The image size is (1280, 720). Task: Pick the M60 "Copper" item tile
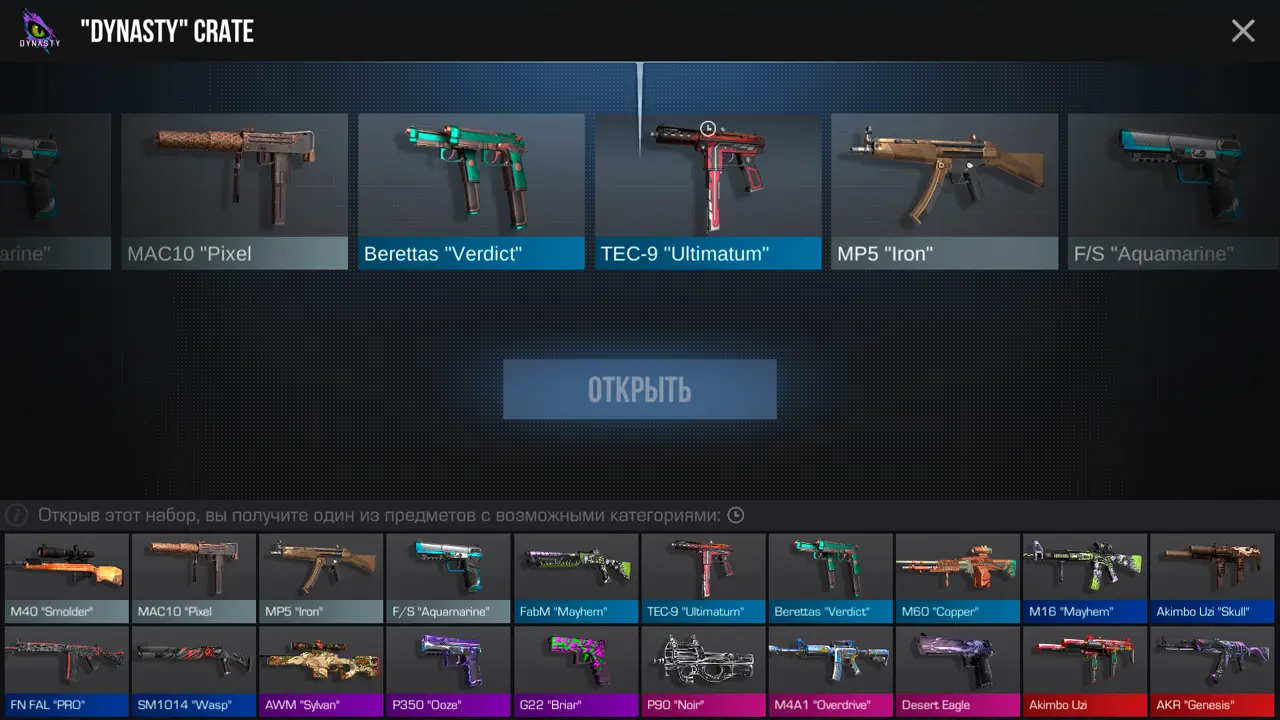pos(958,578)
